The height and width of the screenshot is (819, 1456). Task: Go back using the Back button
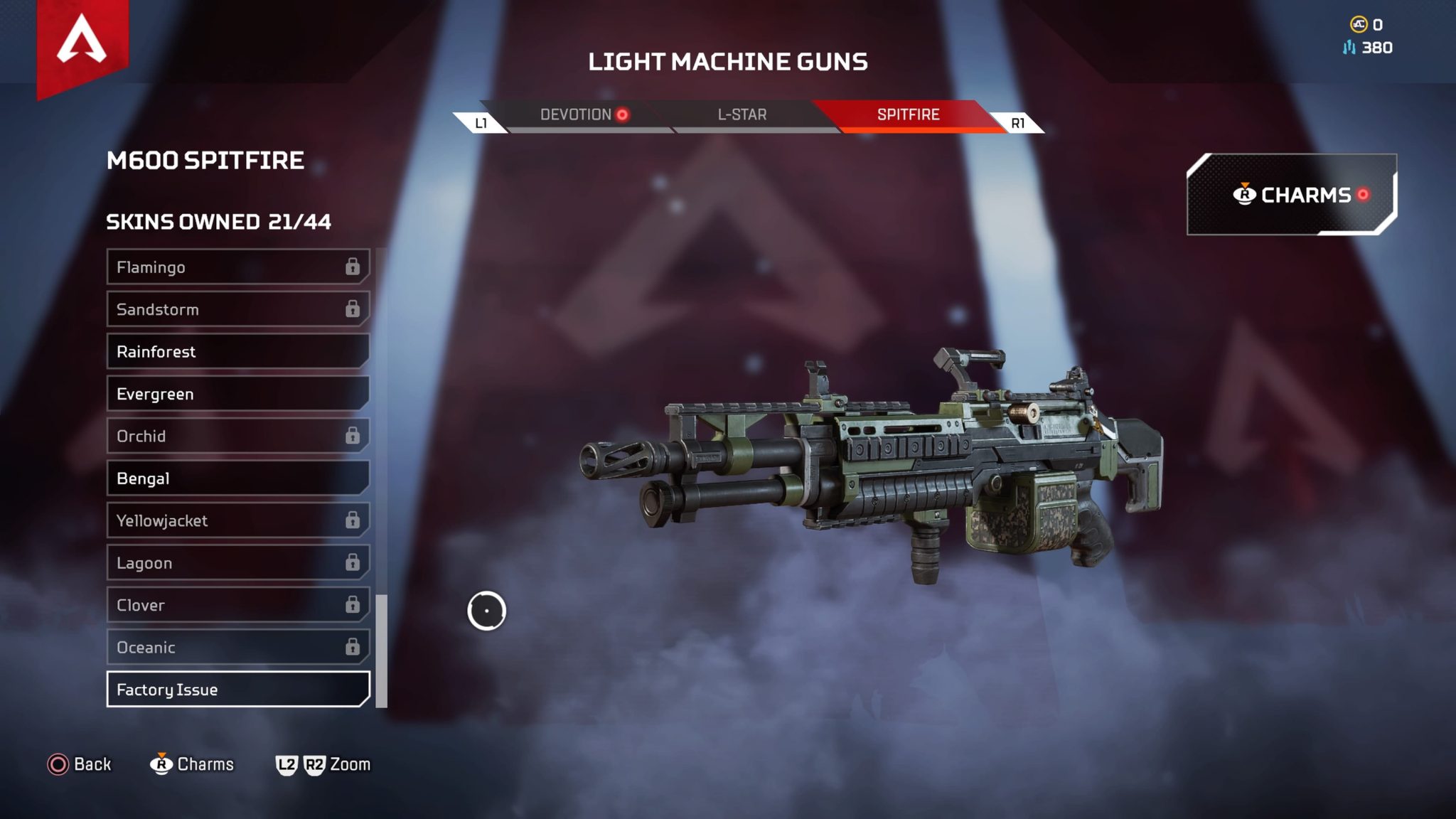80,764
